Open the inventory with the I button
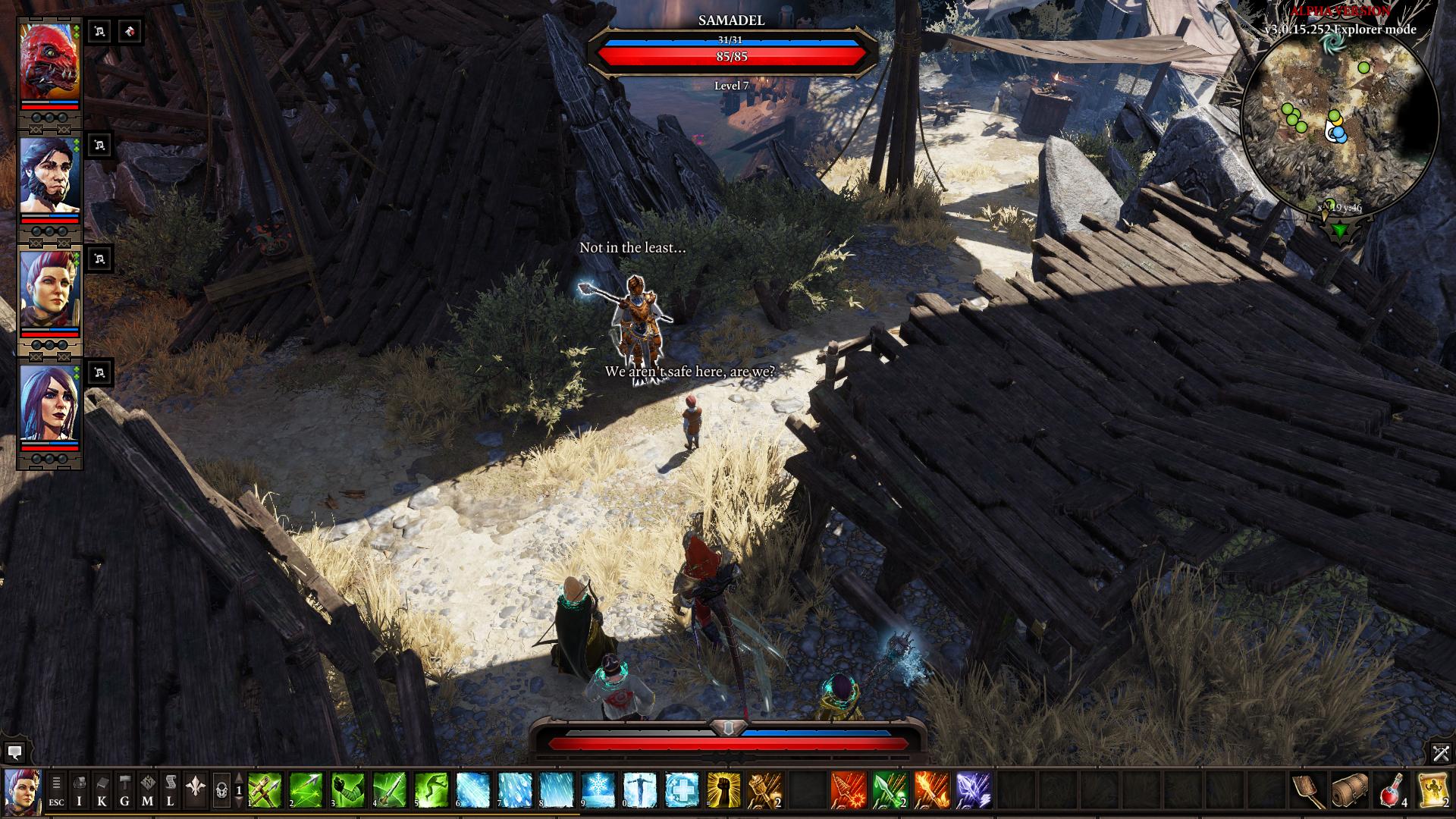Screen dimensions: 1456x819 [79, 790]
